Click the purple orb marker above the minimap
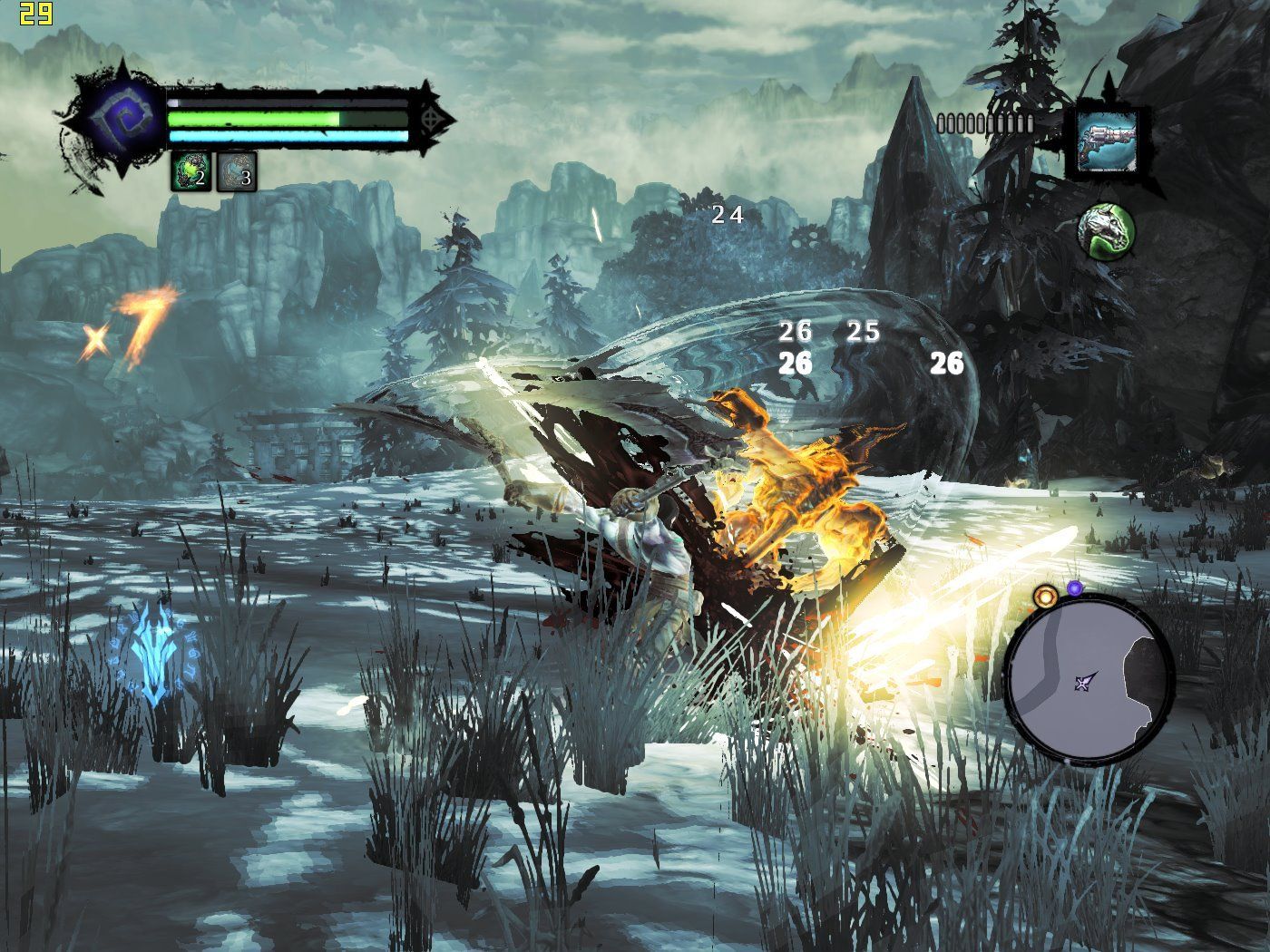The width and height of the screenshot is (1270, 952). [1075, 588]
